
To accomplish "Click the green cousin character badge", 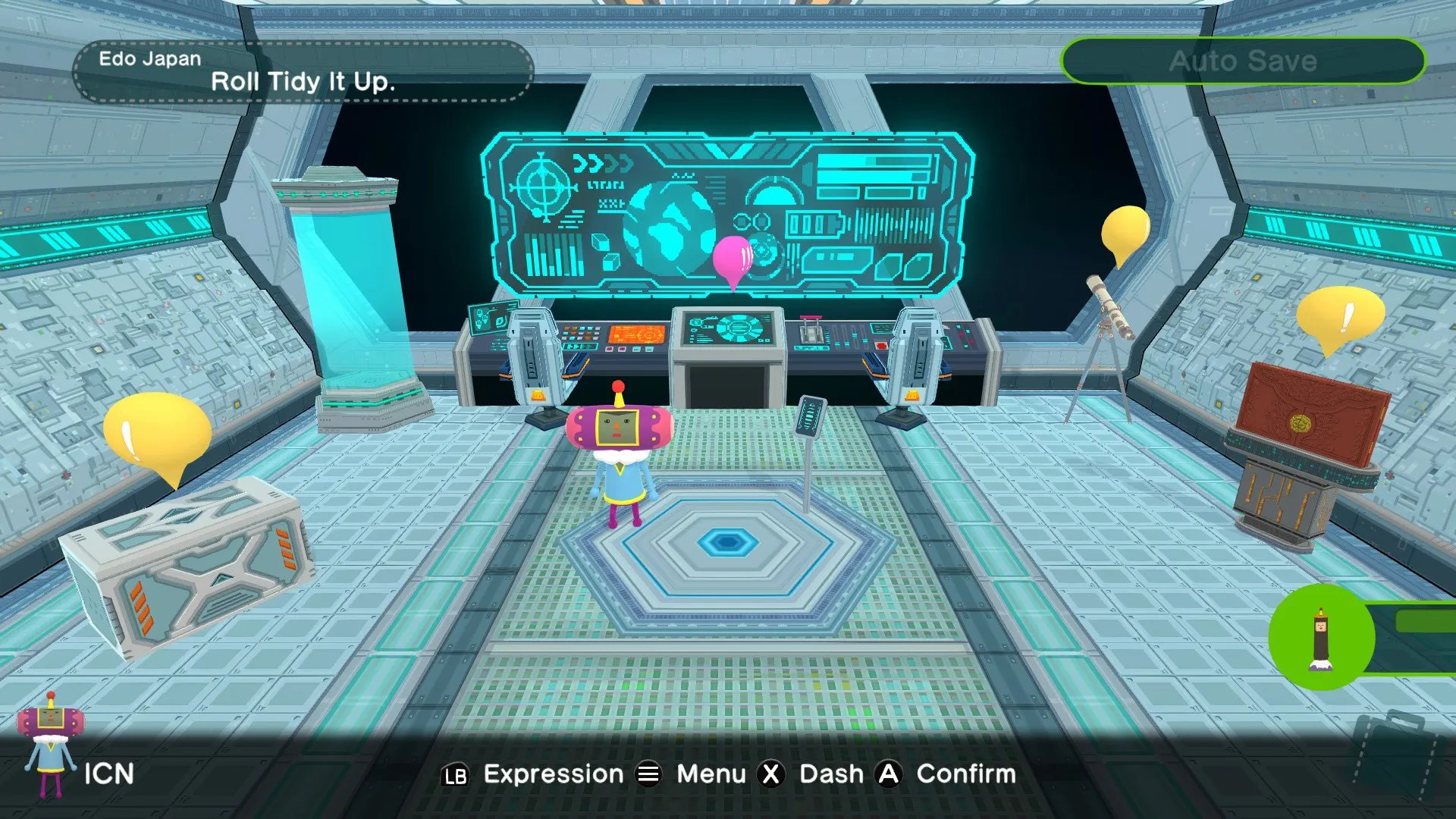I will (1321, 637).
